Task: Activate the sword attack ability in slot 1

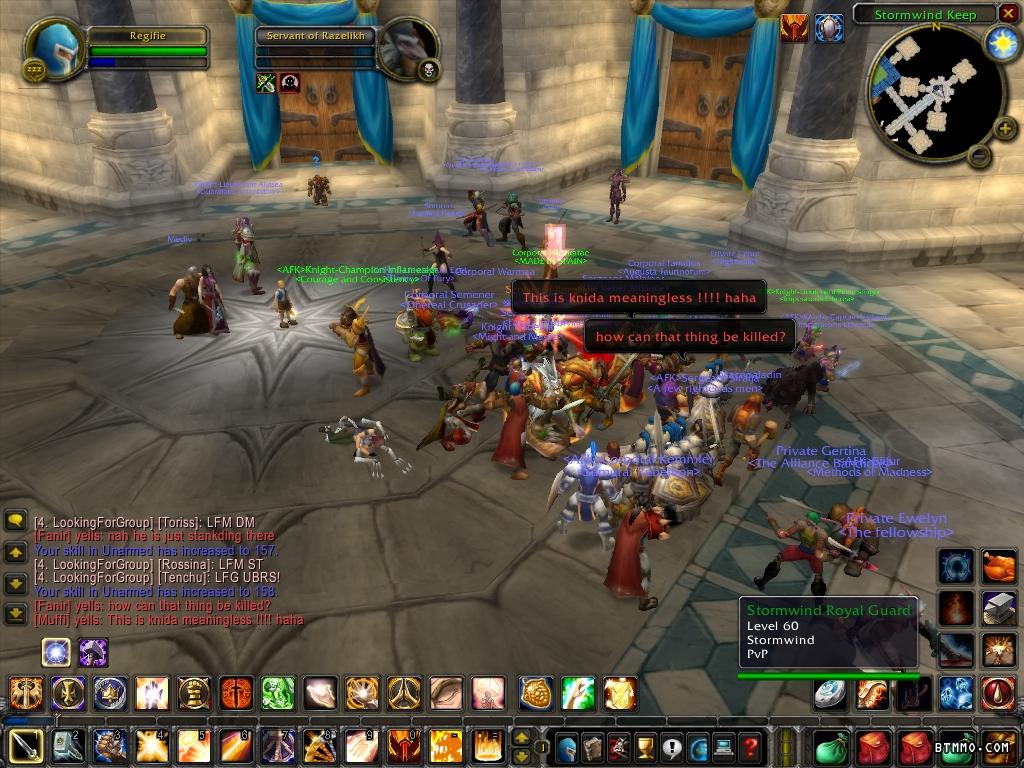Action: 25,746
